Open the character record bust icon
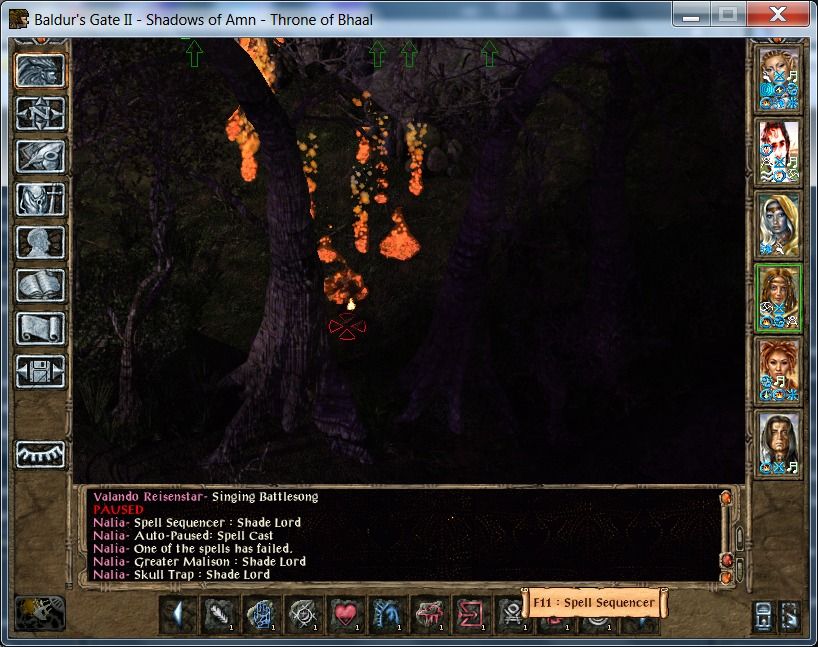The width and height of the screenshot is (818, 647). click(41, 242)
